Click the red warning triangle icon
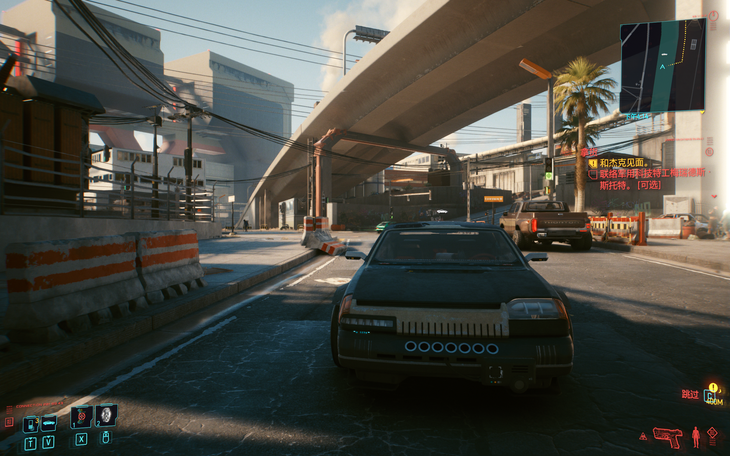 coord(643,437)
